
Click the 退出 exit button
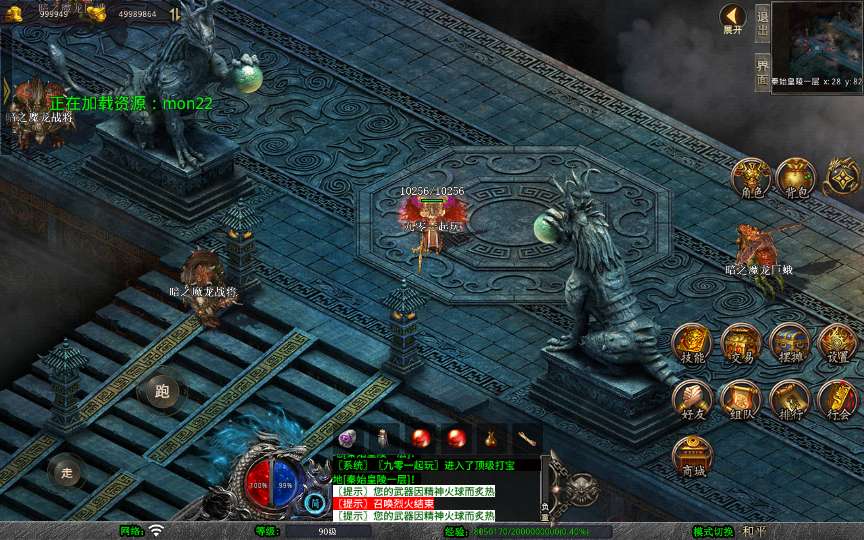[762, 22]
